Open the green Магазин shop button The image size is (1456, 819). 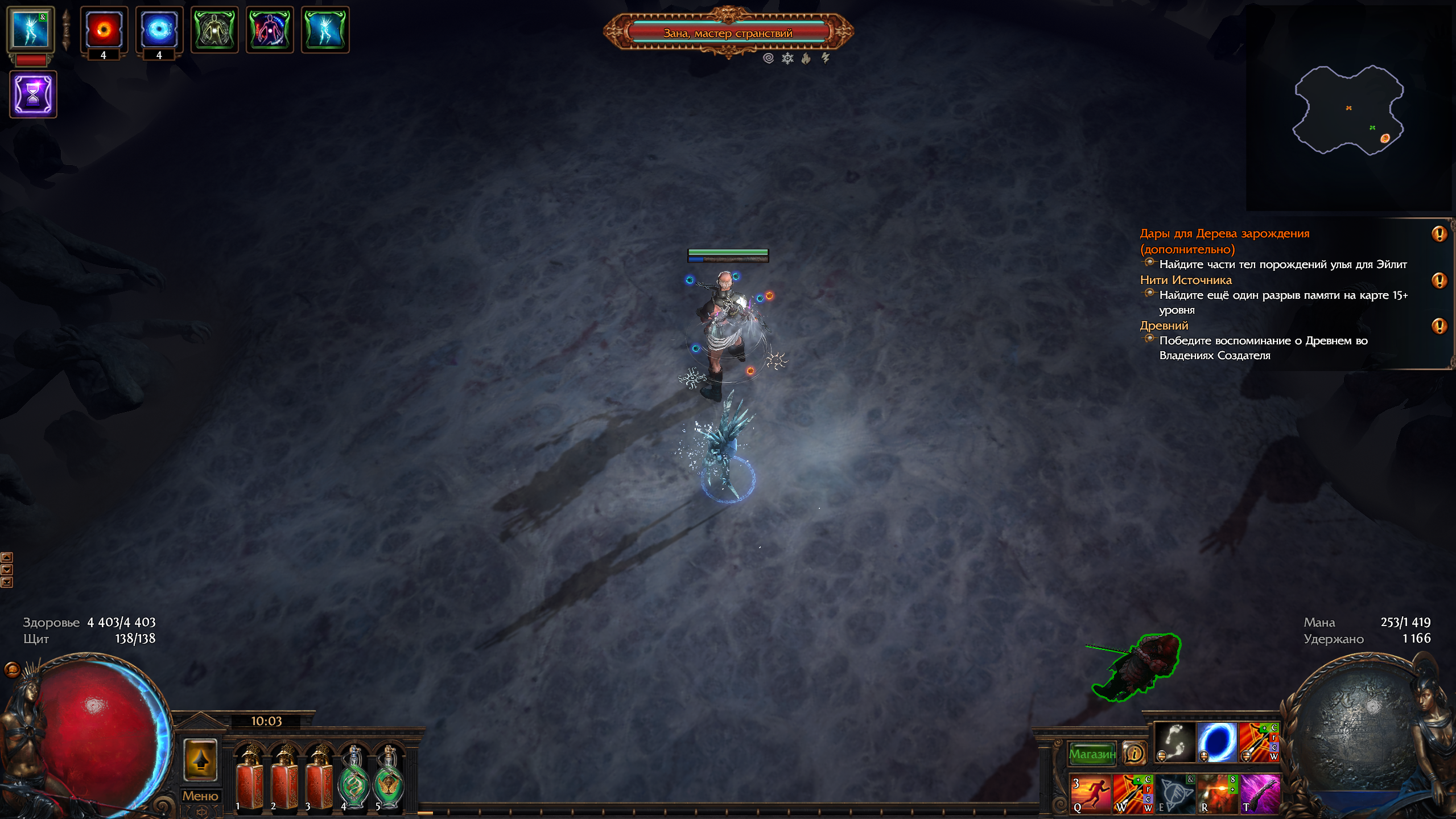click(1092, 754)
